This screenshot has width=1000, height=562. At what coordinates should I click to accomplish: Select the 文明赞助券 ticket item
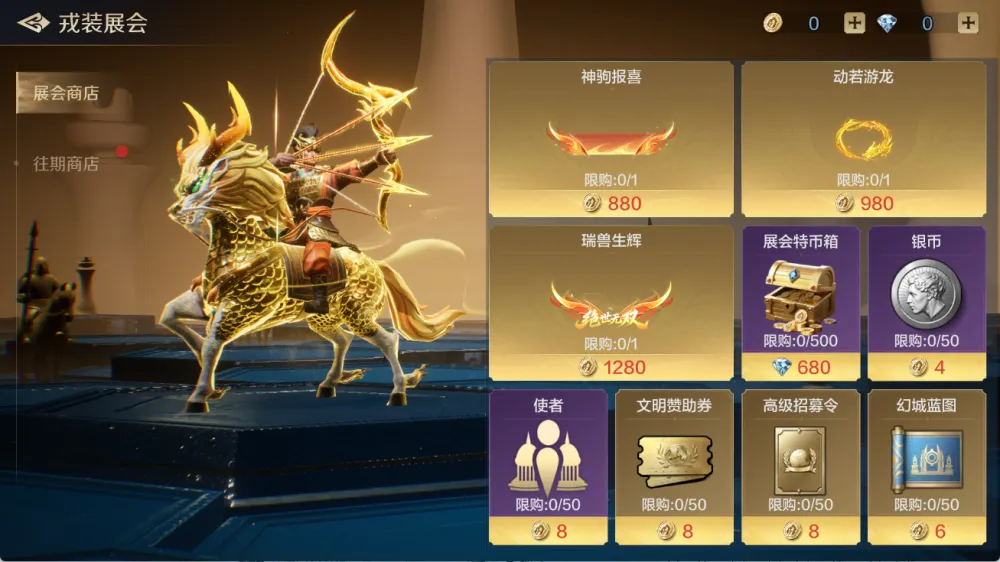click(x=673, y=467)
